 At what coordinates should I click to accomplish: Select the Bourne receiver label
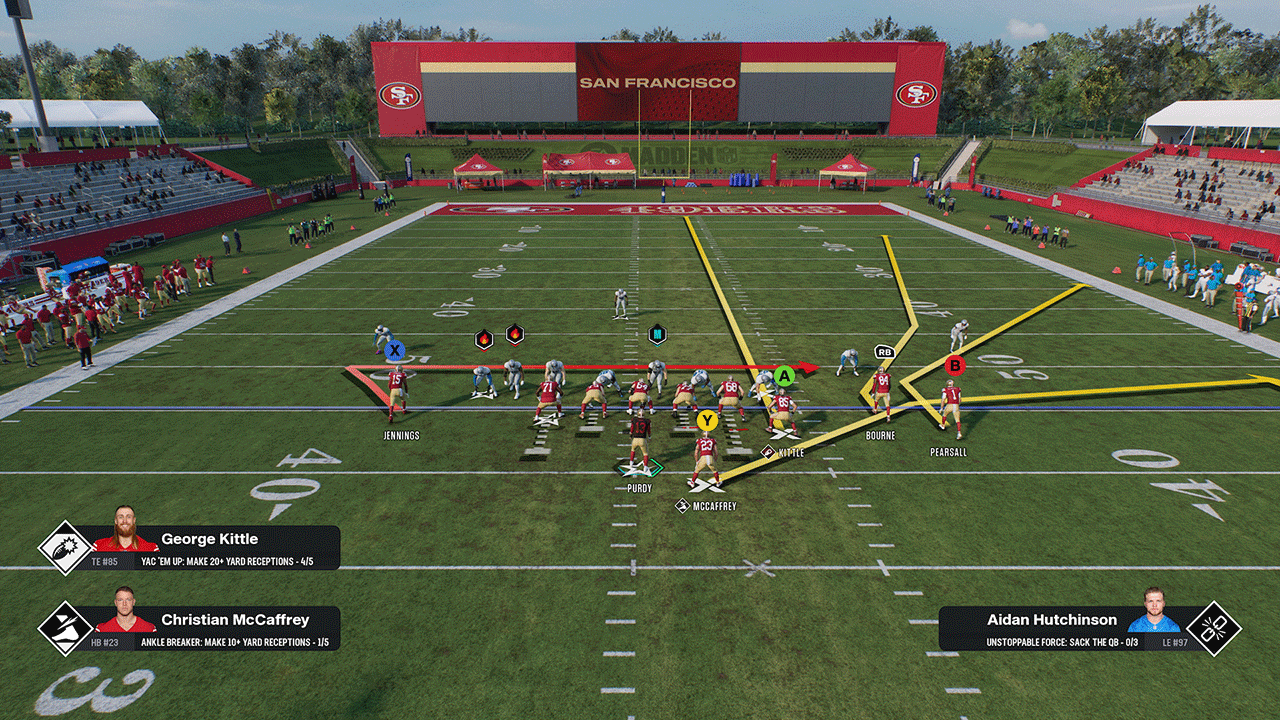(x=880, y=436)
